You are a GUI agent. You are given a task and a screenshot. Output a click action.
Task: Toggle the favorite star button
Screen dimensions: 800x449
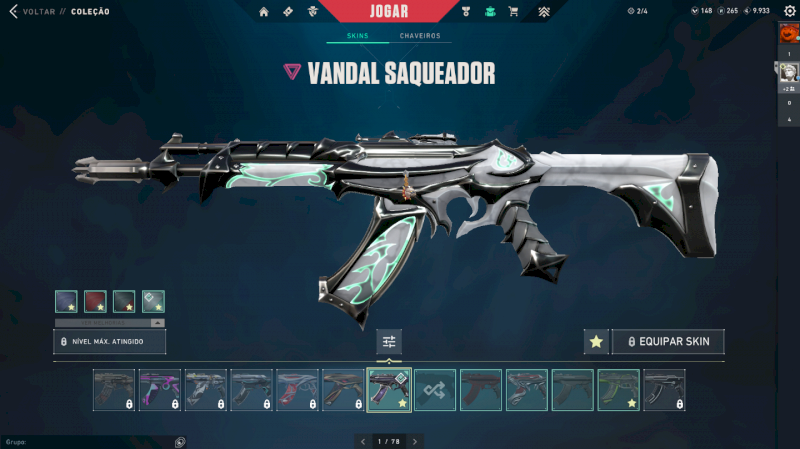(596, 342)
